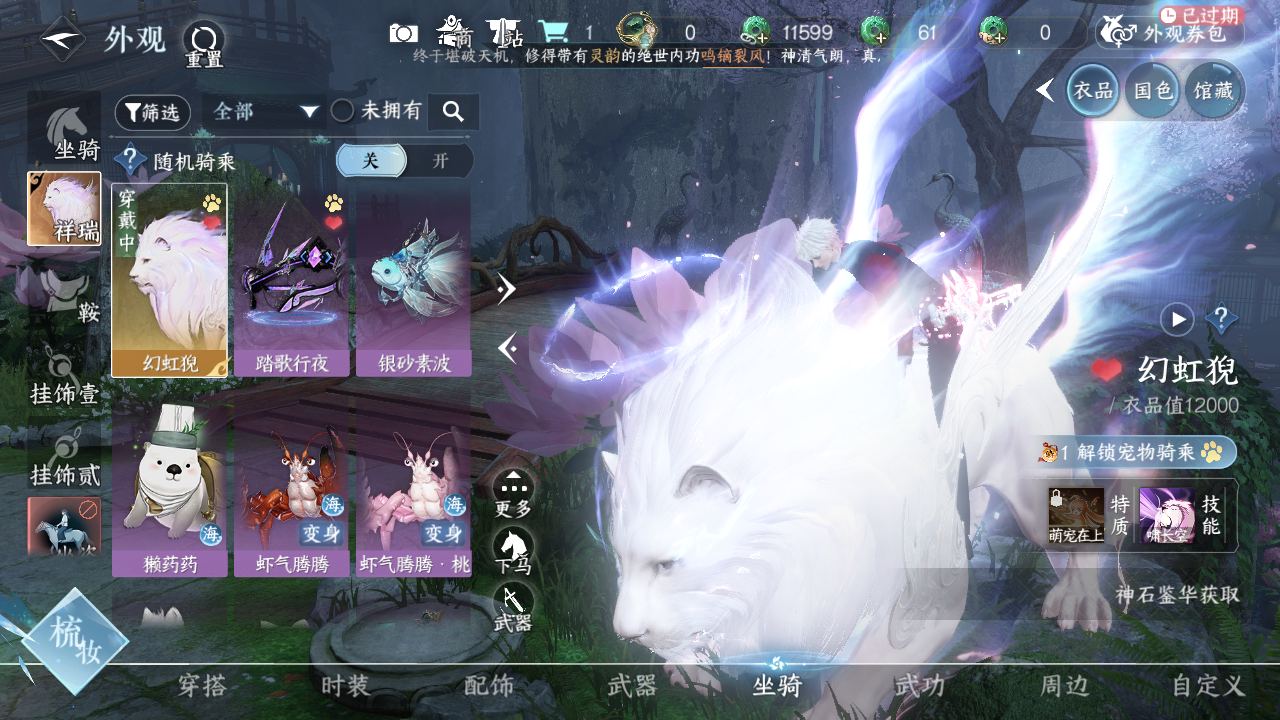Viewport: 1280px width, 720px height.
Task: Tick the 未拥有 checkbox
Action: [343, 111]
